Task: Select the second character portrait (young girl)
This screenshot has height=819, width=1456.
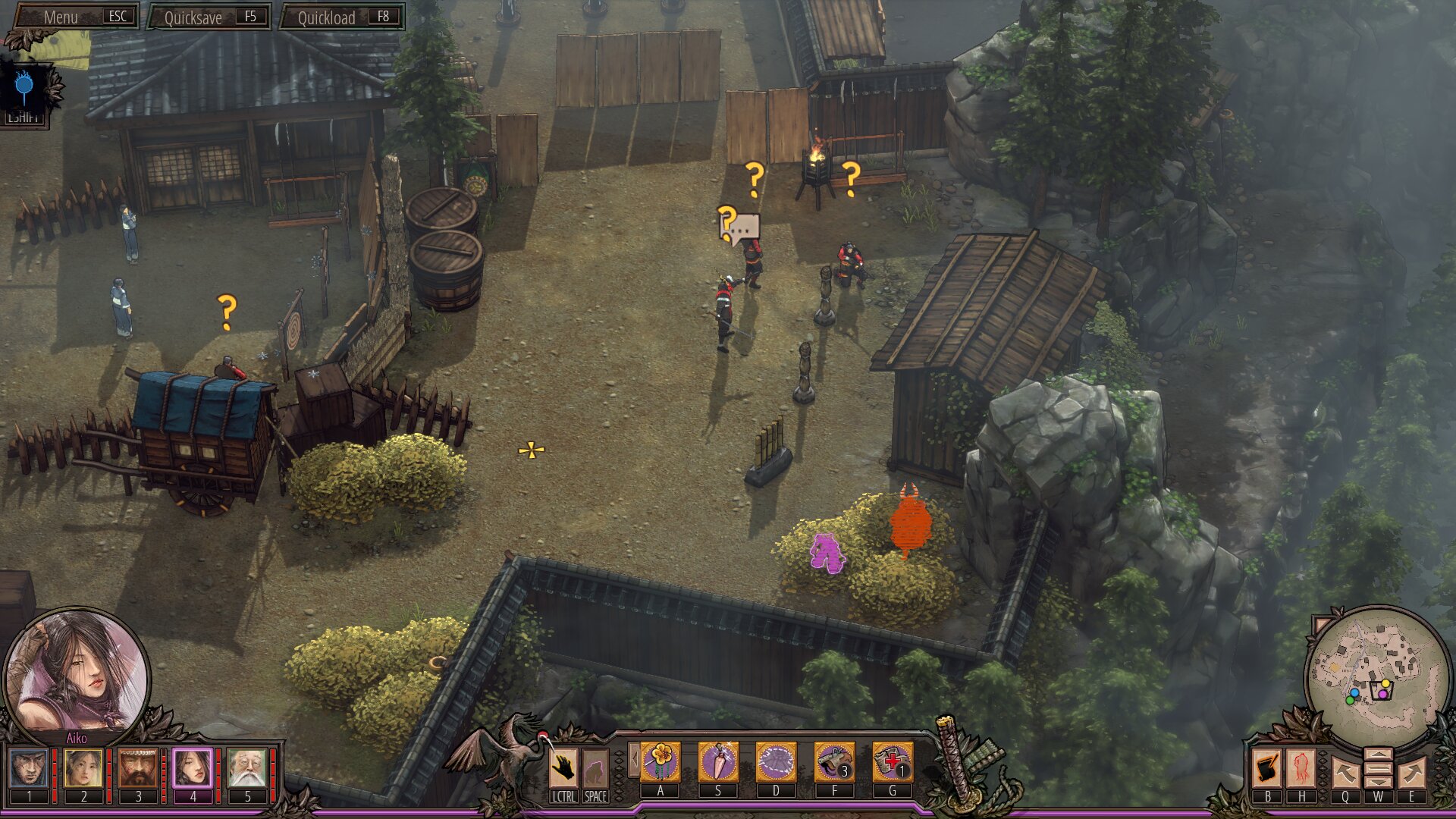Action: coord(83,767)
